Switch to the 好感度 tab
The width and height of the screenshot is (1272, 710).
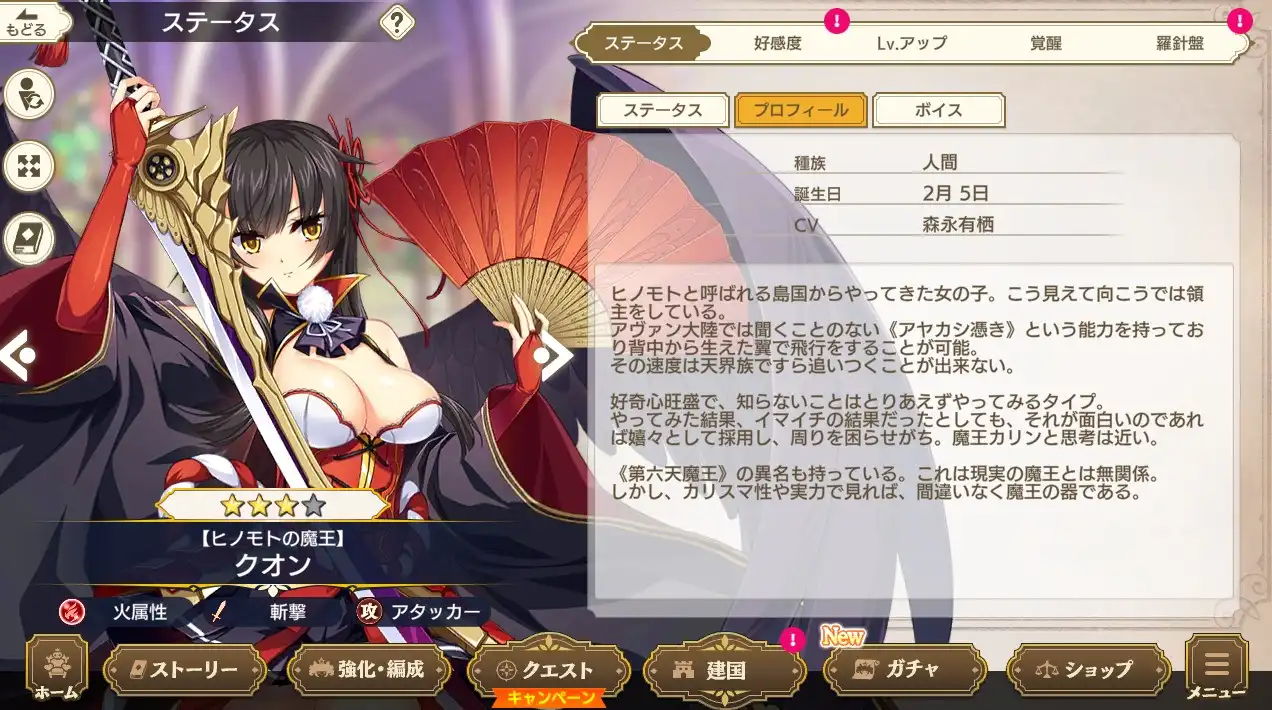point(777,44)
